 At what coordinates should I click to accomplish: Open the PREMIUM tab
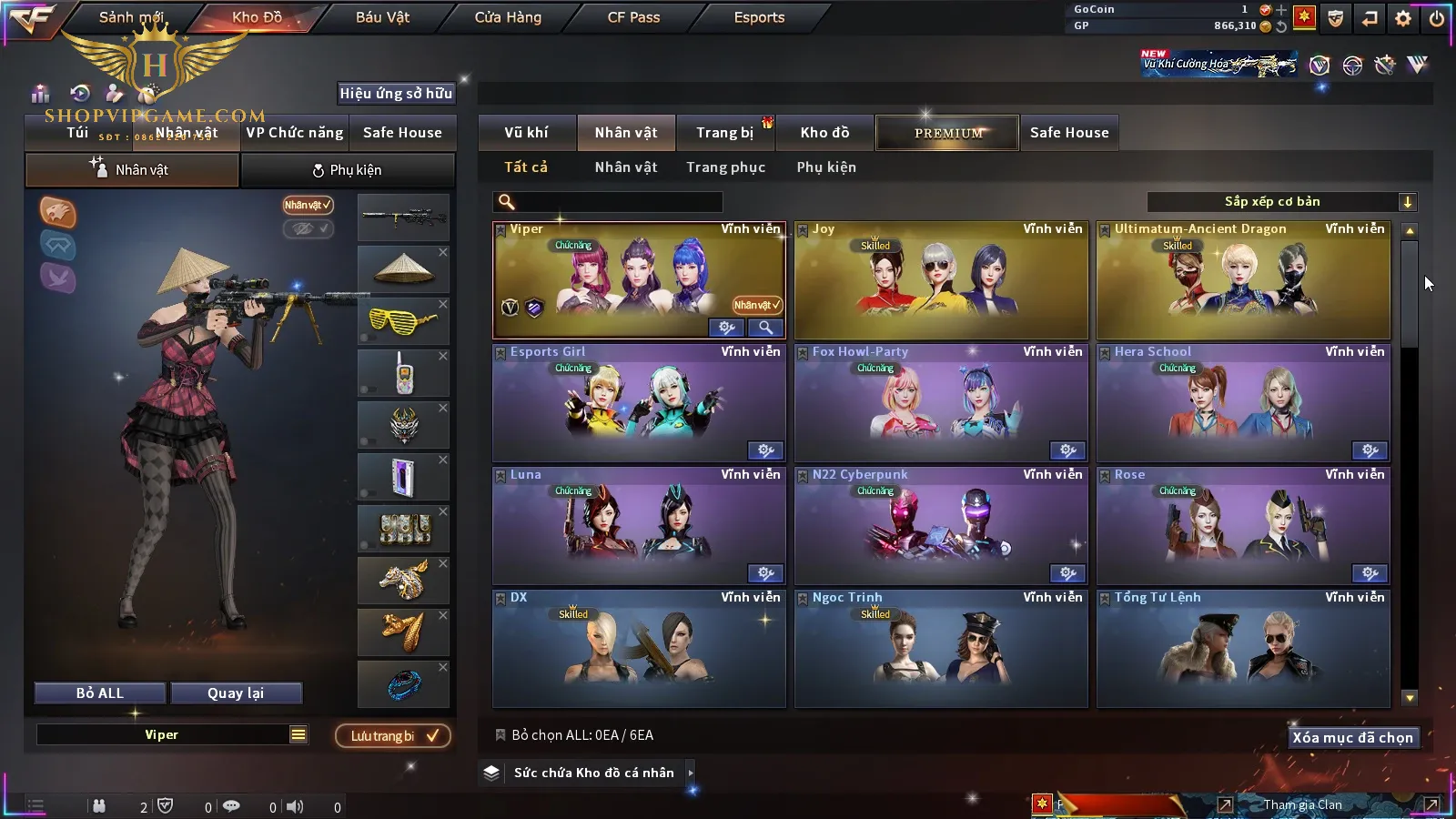[x=948, y=133]
